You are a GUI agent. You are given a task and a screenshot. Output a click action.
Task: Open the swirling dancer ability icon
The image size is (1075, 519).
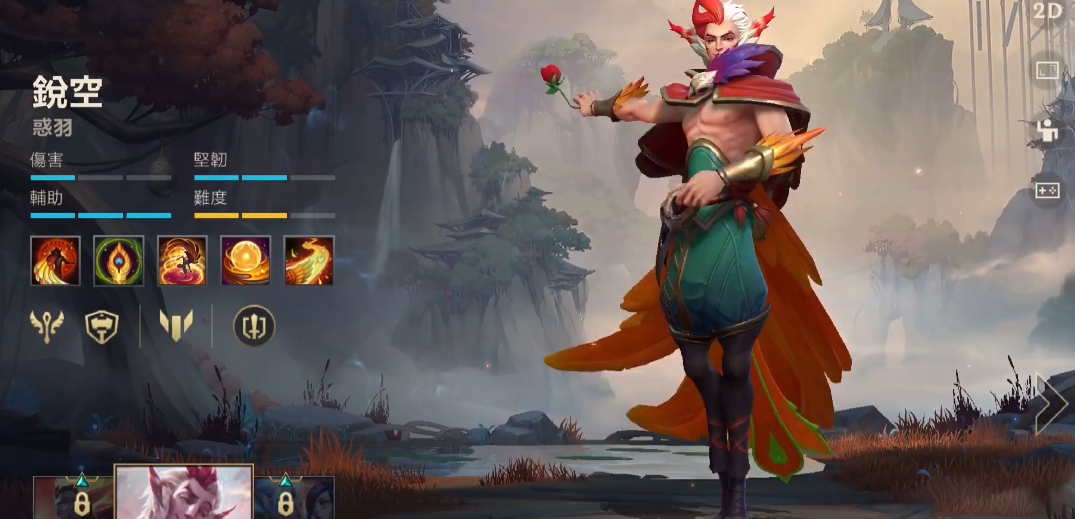tap(182, 260)
